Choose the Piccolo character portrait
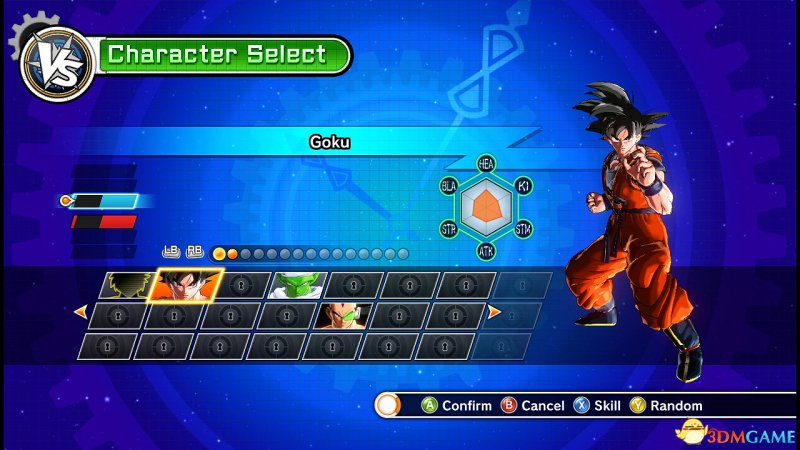 click(298, 286)
